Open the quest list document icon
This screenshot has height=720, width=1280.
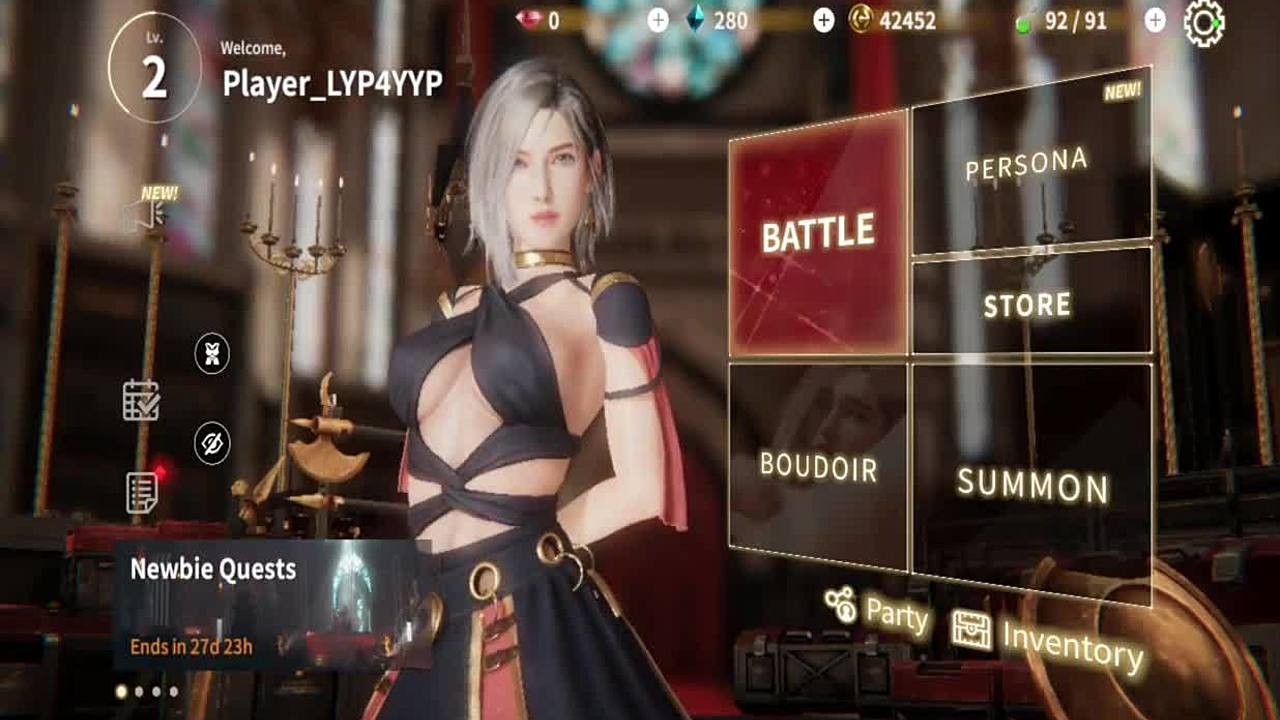click(142, 491)
